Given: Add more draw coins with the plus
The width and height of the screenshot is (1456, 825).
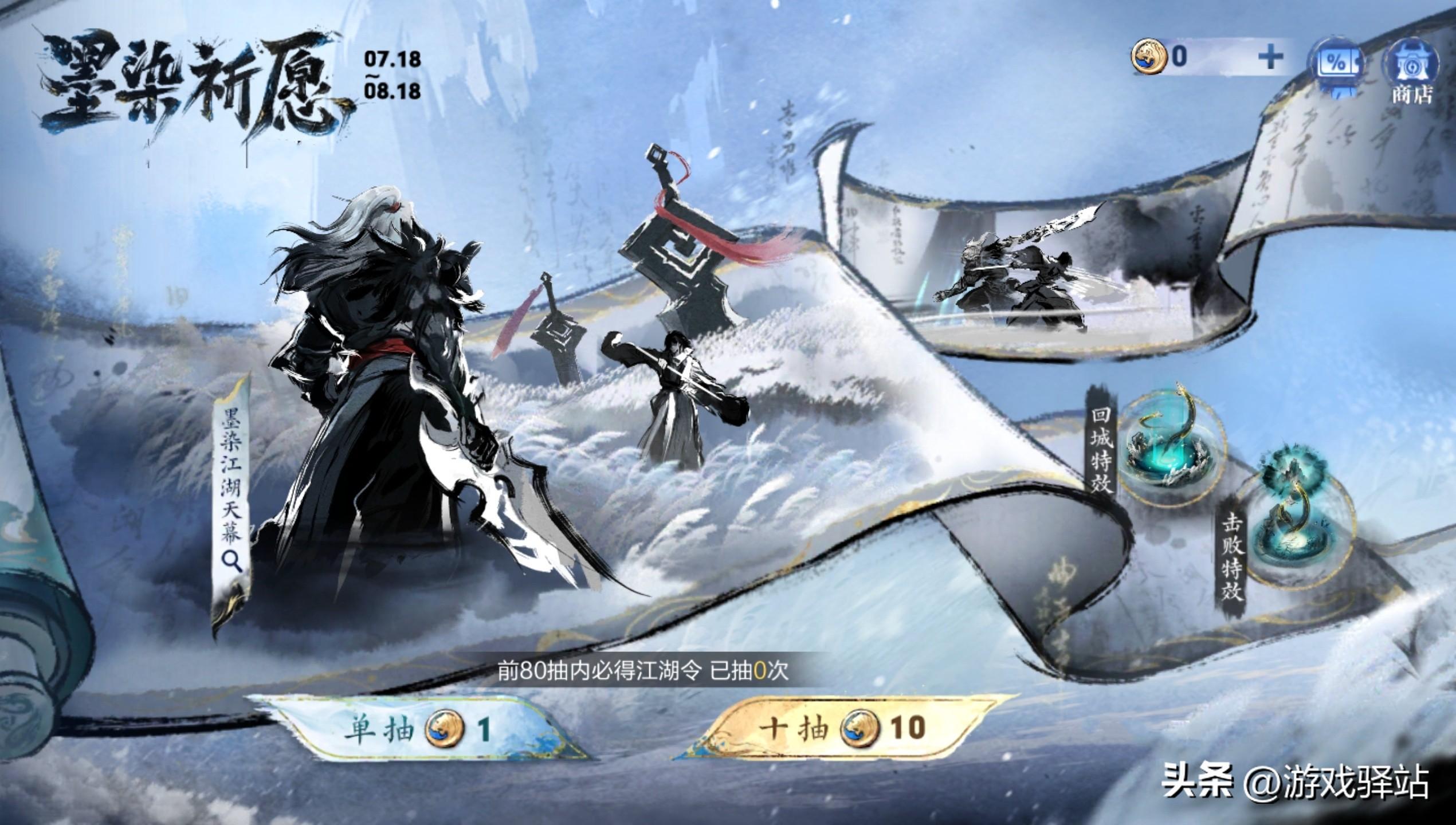Looking at the screenshot, I should [x=1270, y=57].
